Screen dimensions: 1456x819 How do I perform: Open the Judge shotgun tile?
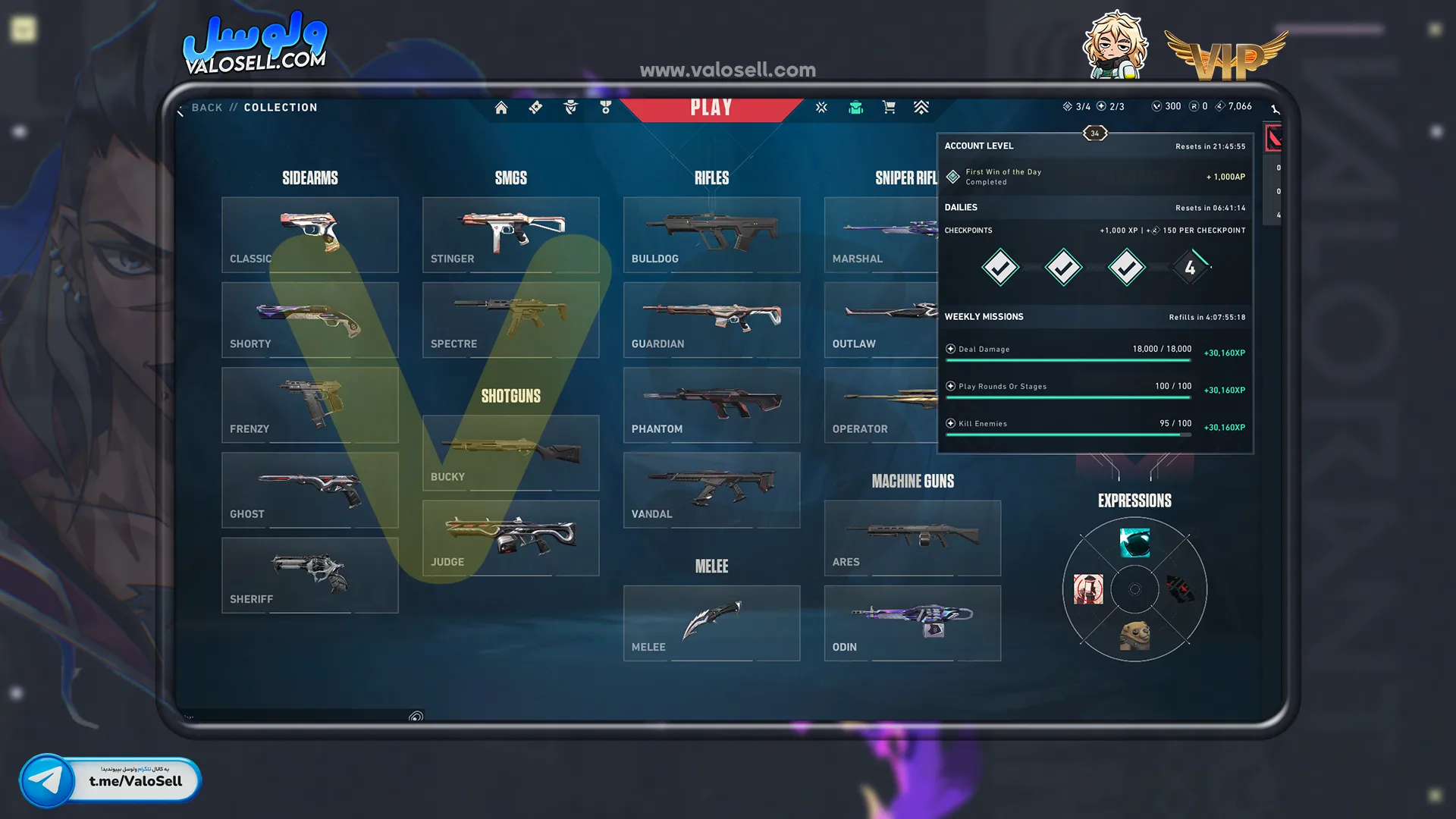(x=510, y=538)
